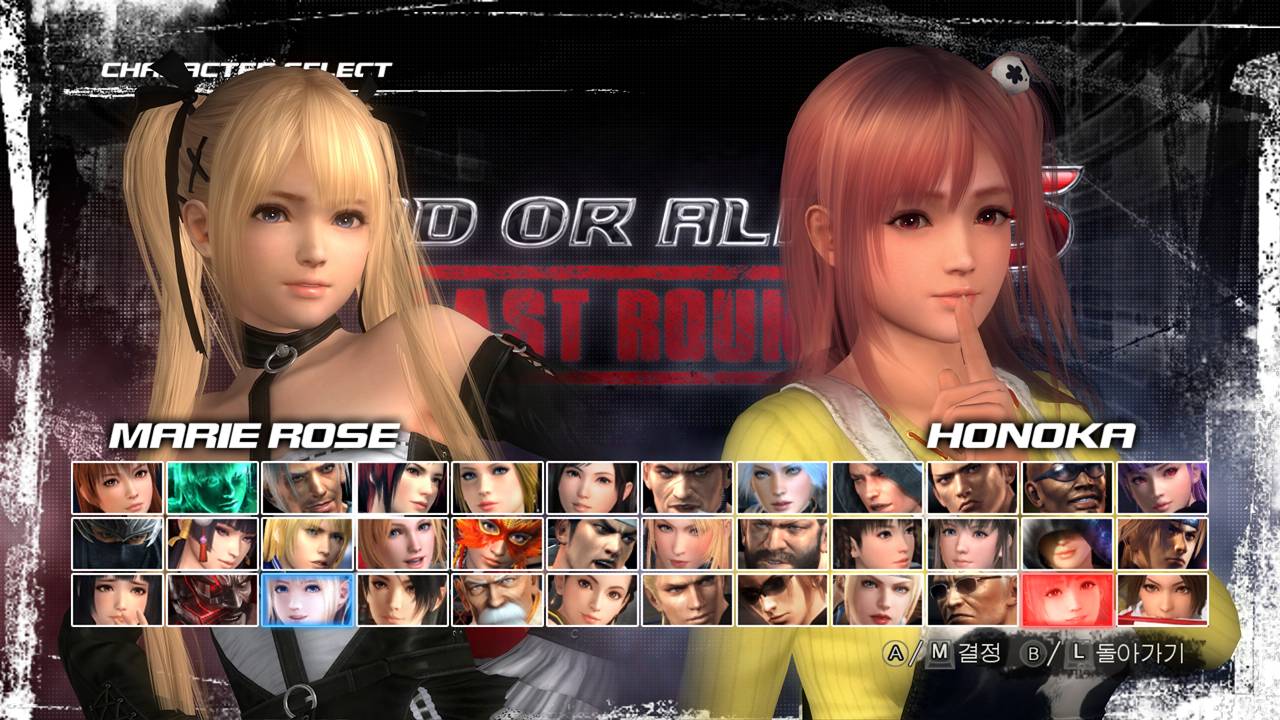Choose the grey-haired Brad Wong portrait

coord(307,487)
